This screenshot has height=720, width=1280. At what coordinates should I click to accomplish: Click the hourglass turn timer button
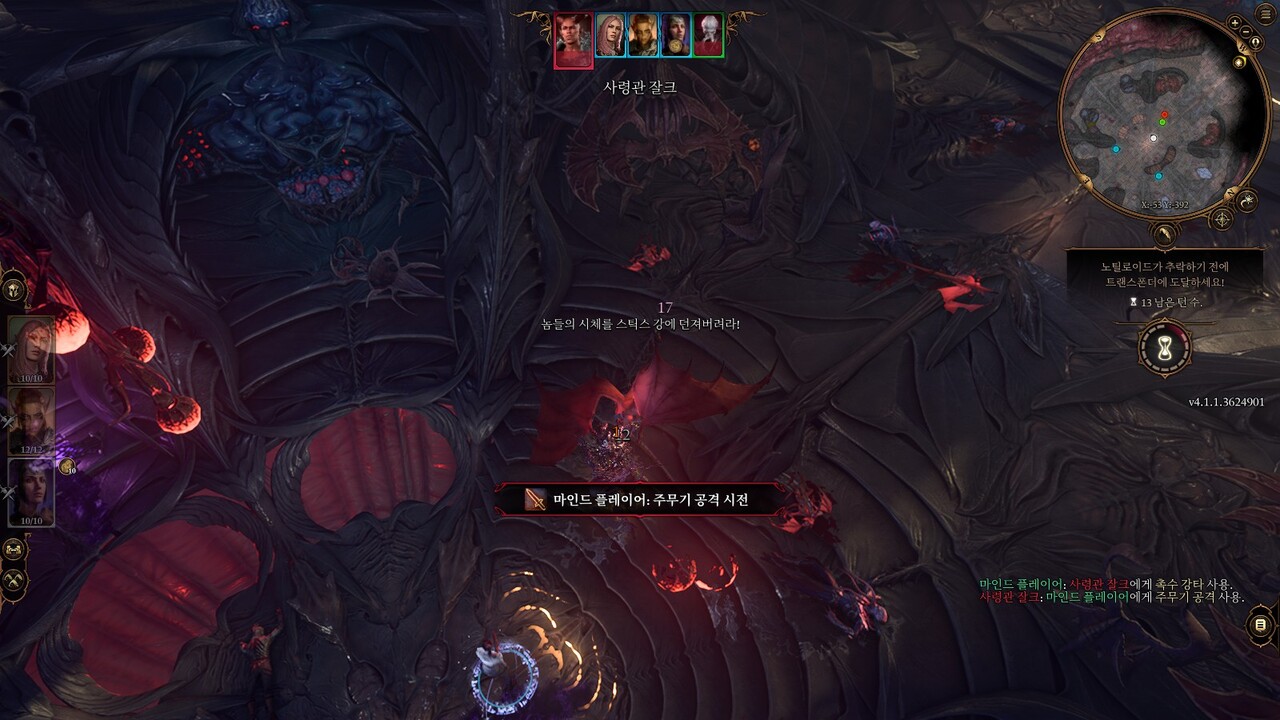coord(1165,349)
